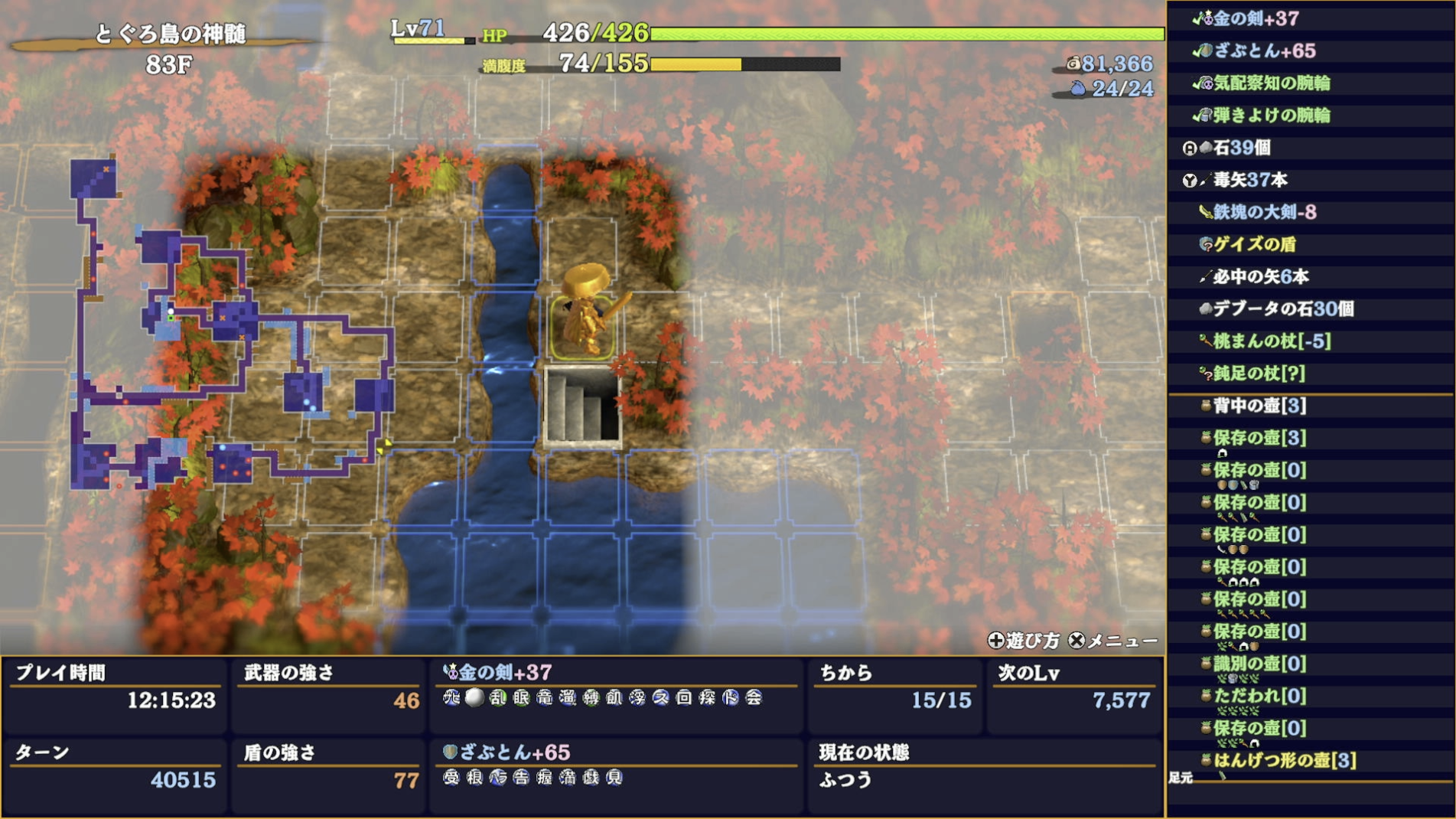Select the はんげつ形の壺[3] pot

pos(1284,760)
